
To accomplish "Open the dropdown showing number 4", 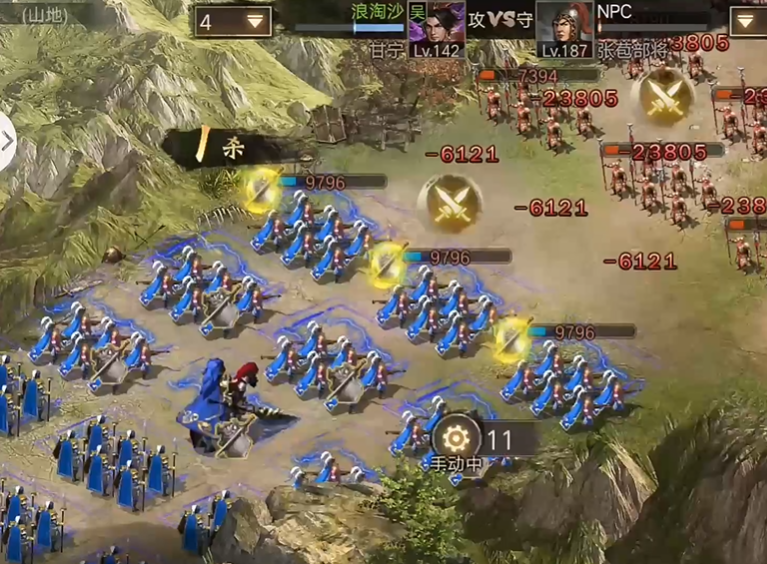I will (x=233, y=21).
